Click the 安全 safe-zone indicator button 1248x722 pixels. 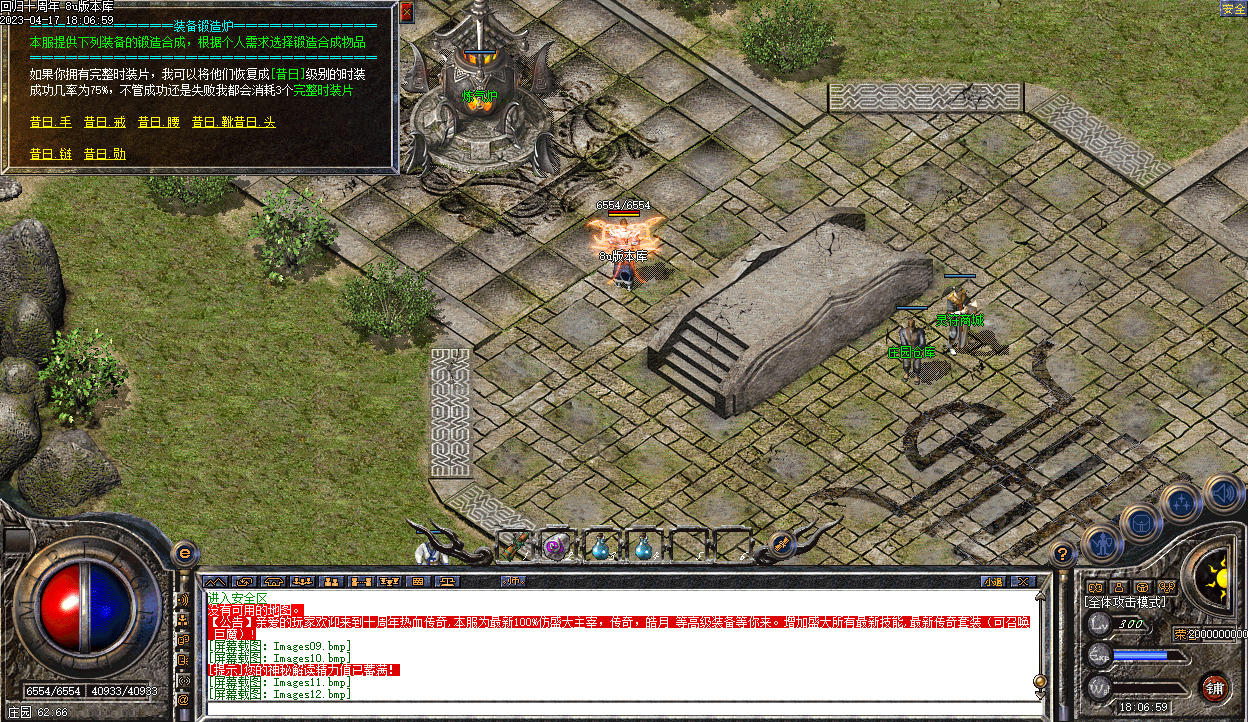coord(1232,9)
